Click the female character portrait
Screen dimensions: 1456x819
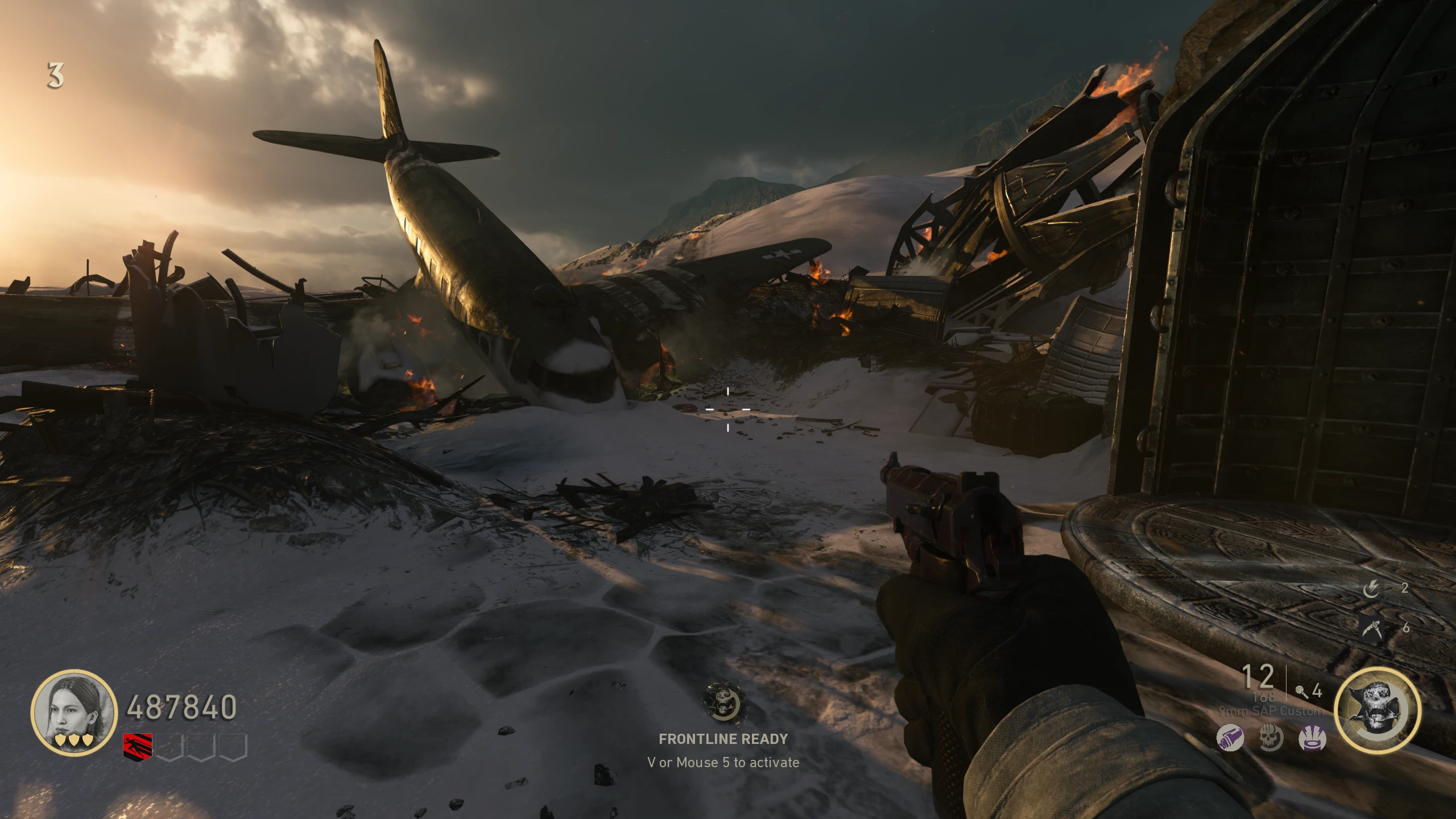73,712
